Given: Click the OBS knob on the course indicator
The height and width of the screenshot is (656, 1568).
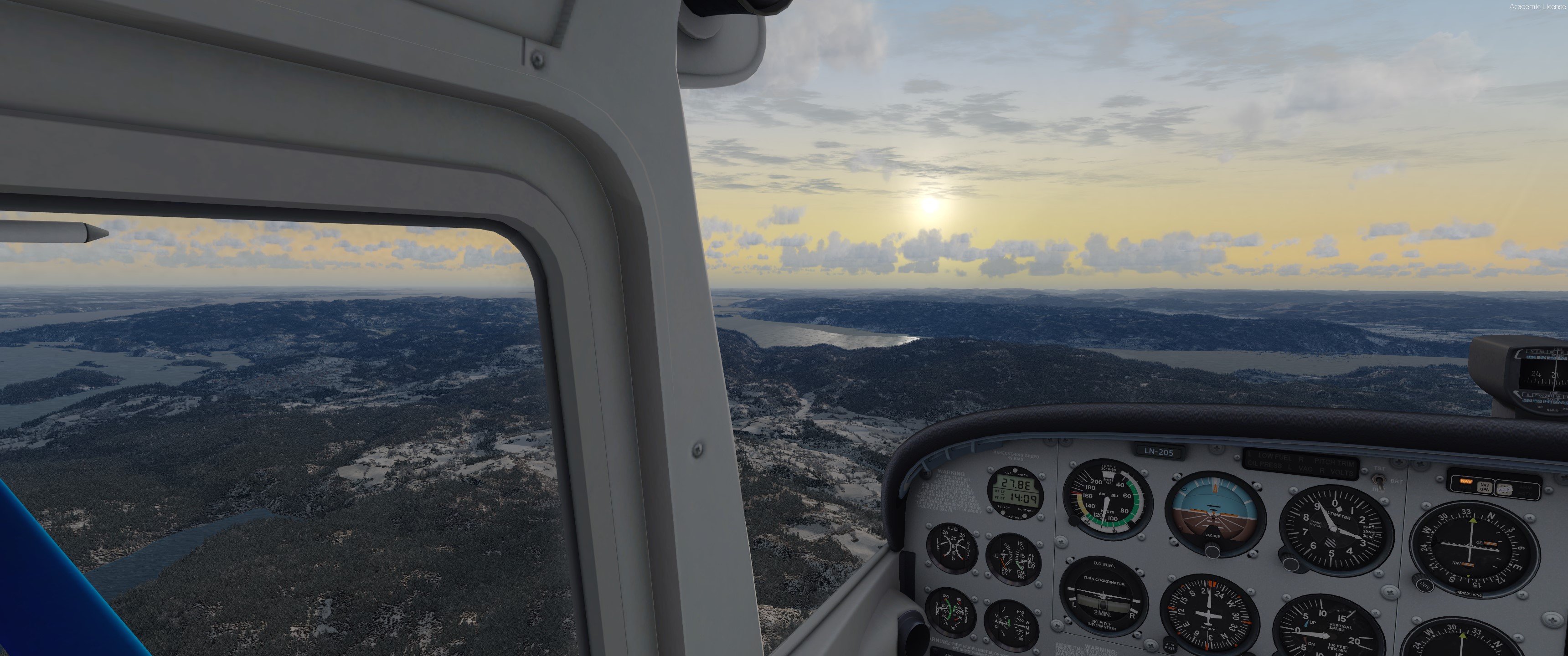Looking at the screenshot, I should click(1424, 585).
